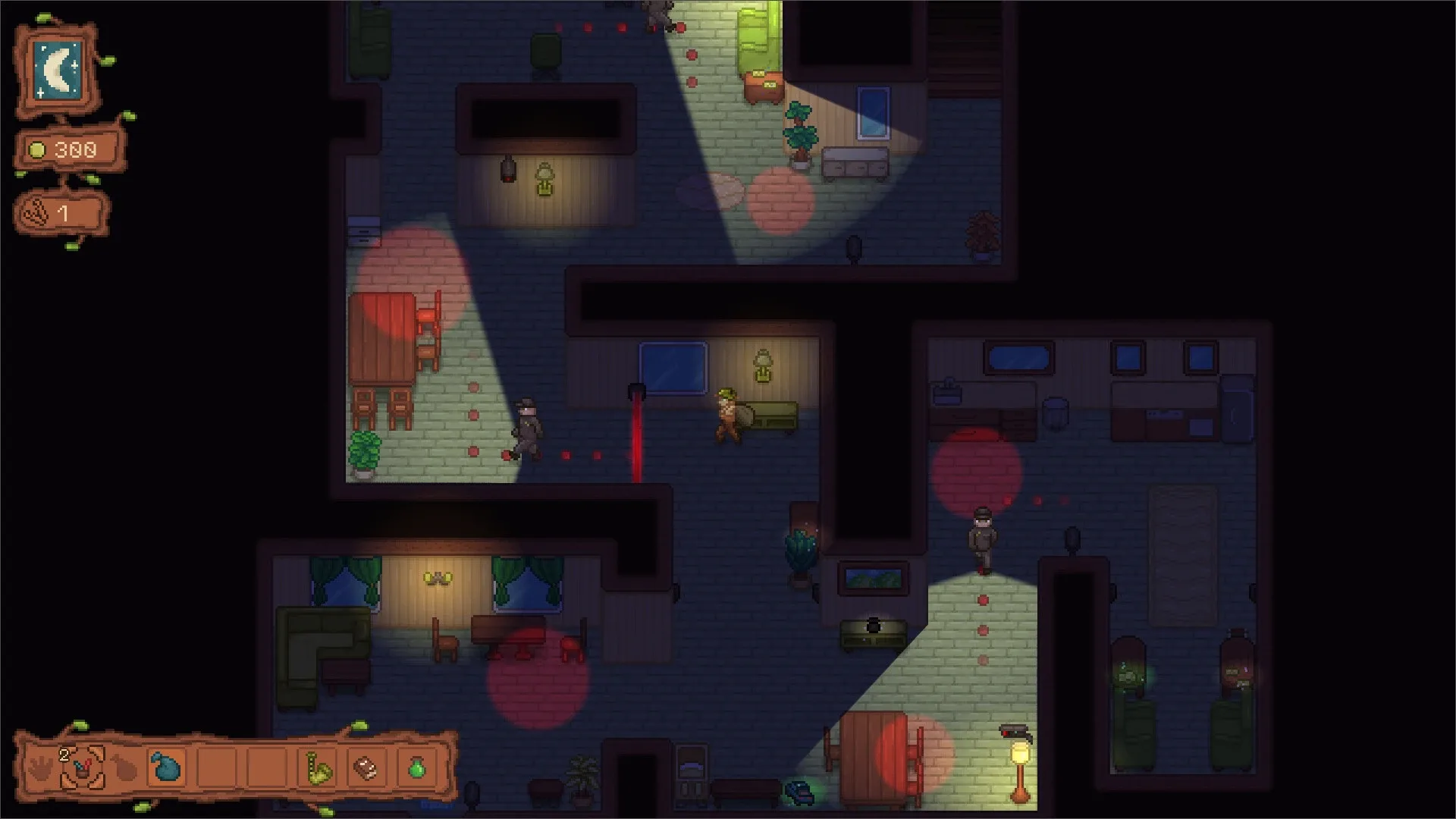Image resolution: width=1456 pixels, height=819 pixels.
Task: Select the saxophone item in the hotbar
Action: pyautogui.click(x=319, y=767)
